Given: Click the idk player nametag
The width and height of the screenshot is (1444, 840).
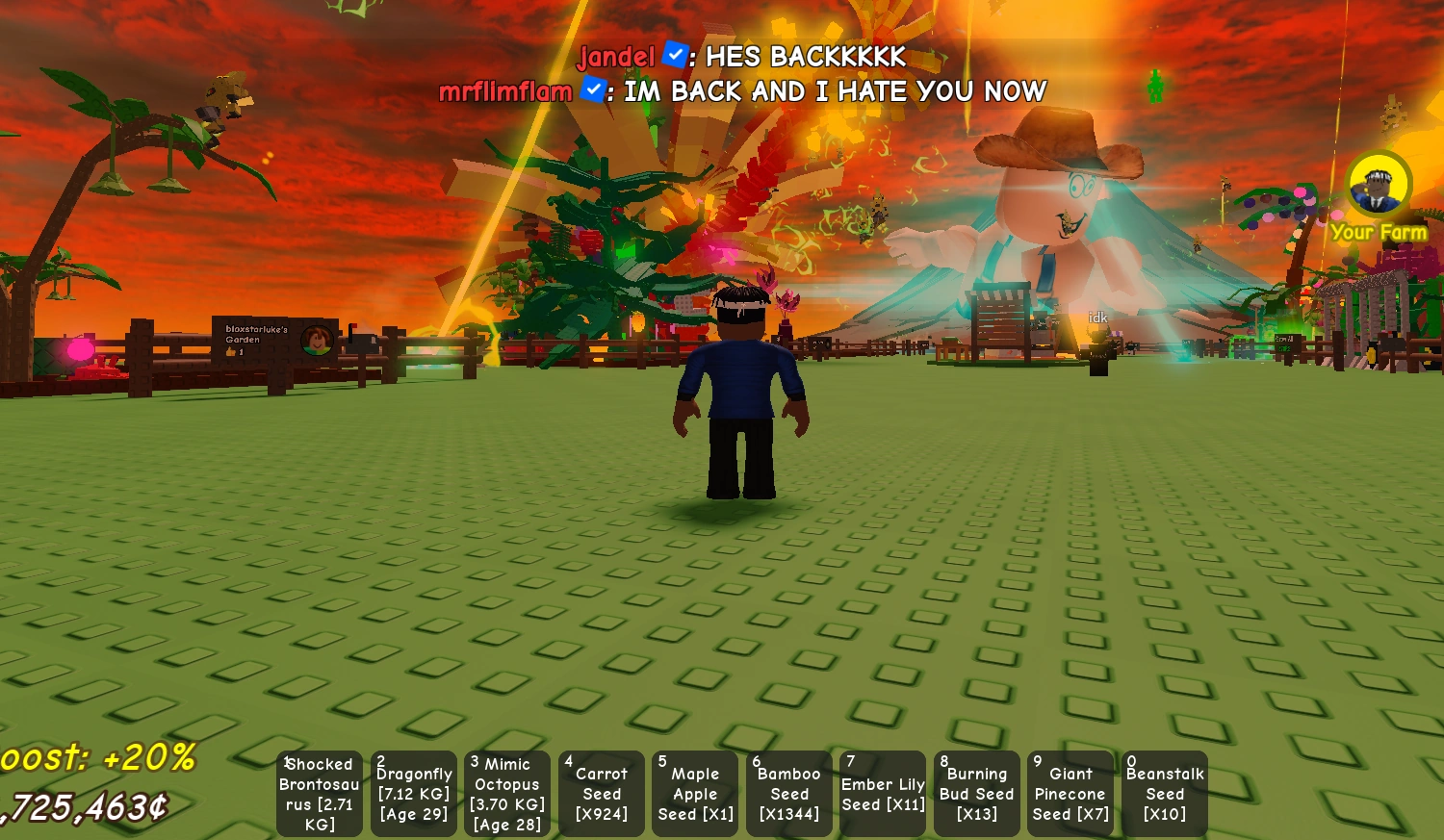Looking at the screenshot, I should [x=1096, y=316].
